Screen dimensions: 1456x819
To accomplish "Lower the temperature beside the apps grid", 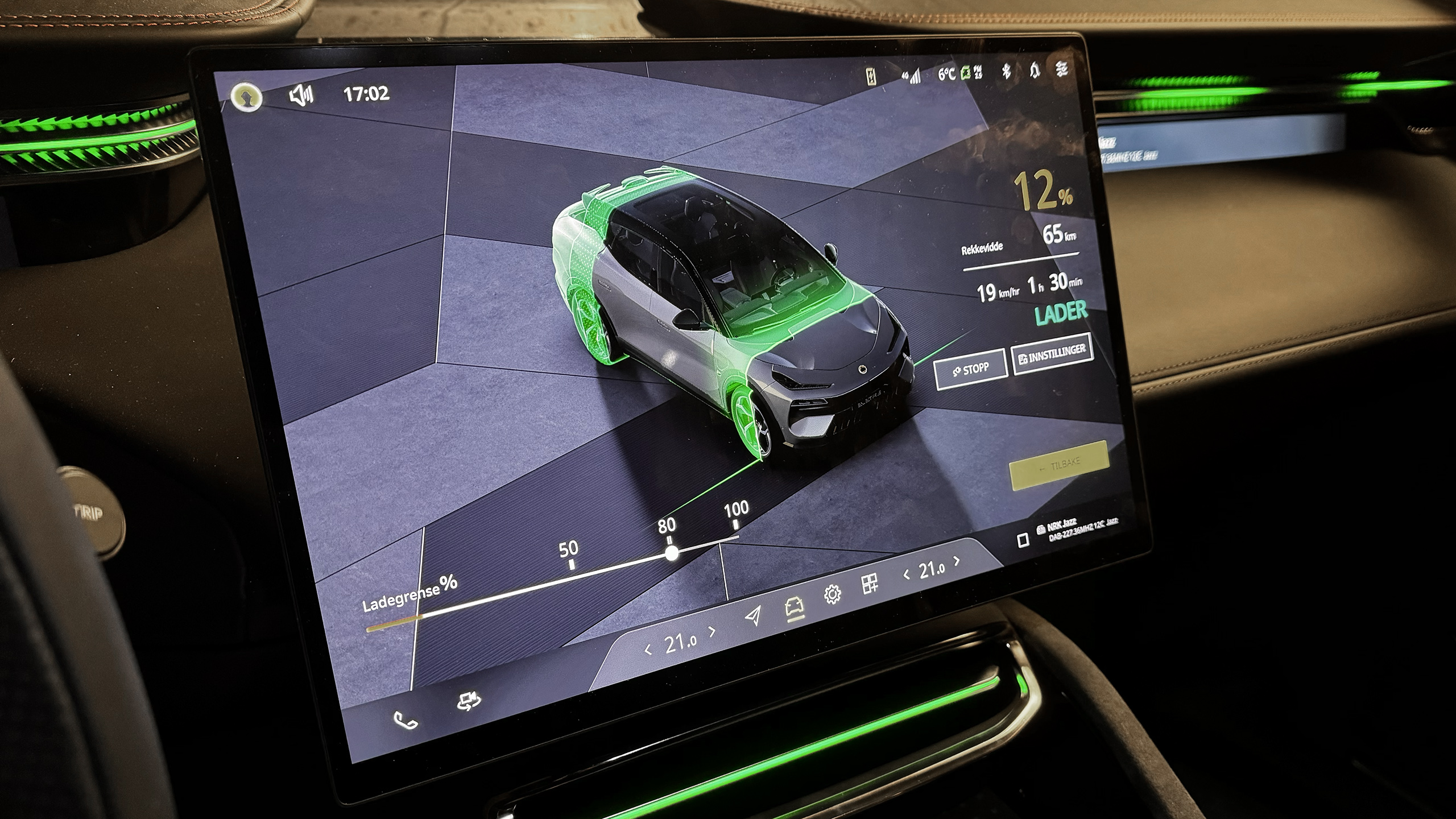I will (907, 574).
